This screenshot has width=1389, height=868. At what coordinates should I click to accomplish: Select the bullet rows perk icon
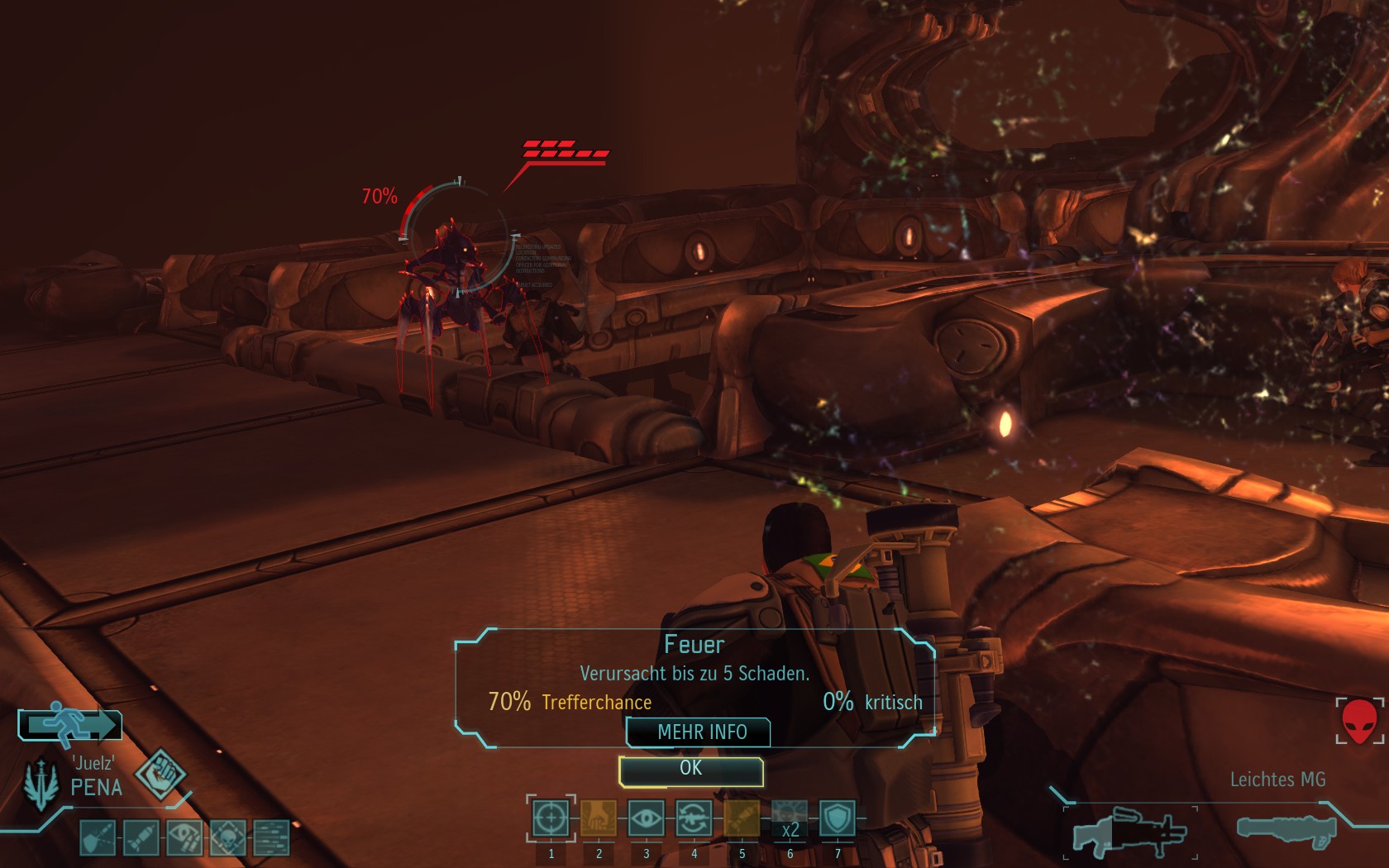click(x=271, y=838)
